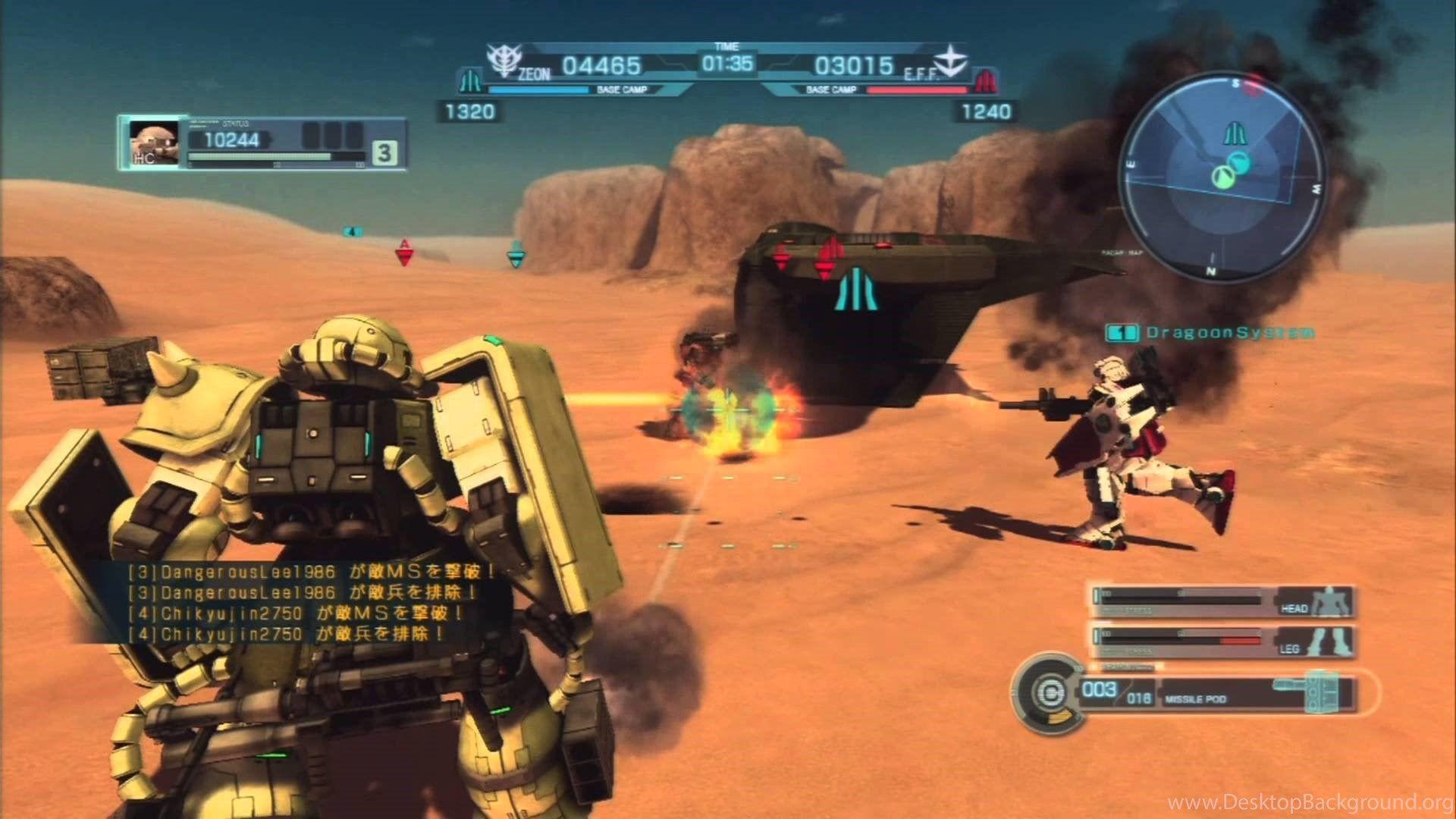Click the circular weapon selector dial

[x=1046, y=690]
